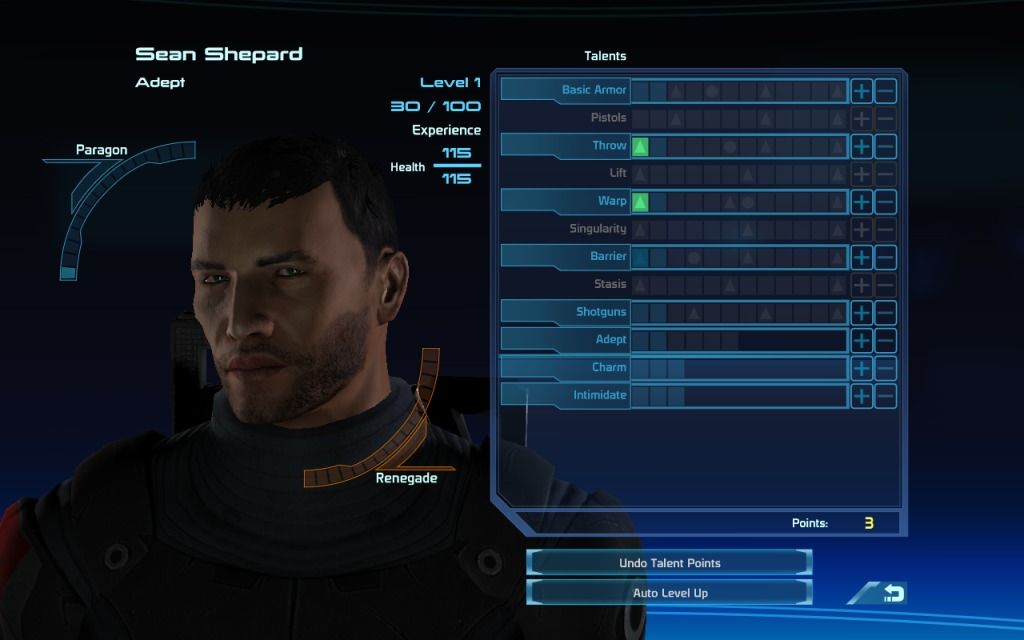Add a point to Charm

861,368
